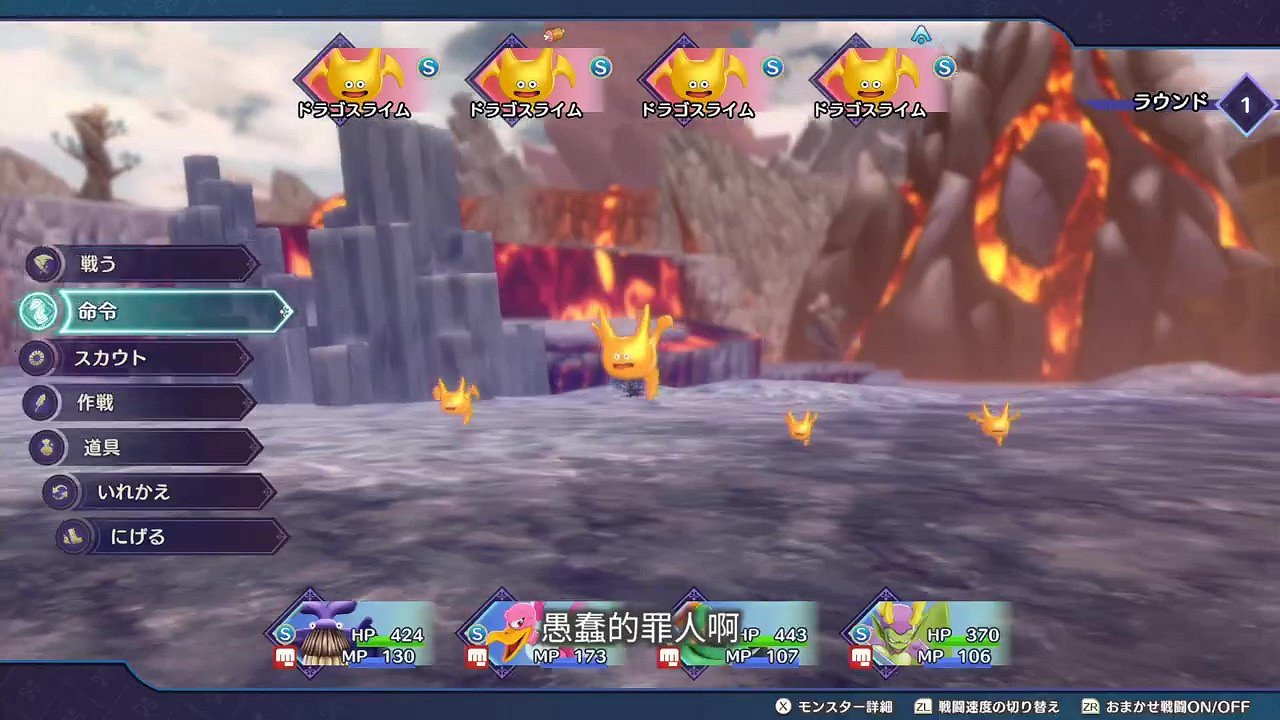Image resolution: width=1280 pixels, height=720 pixels.
Task: Select the sword icon beside 戦う
Action: [x=44, y=264]
